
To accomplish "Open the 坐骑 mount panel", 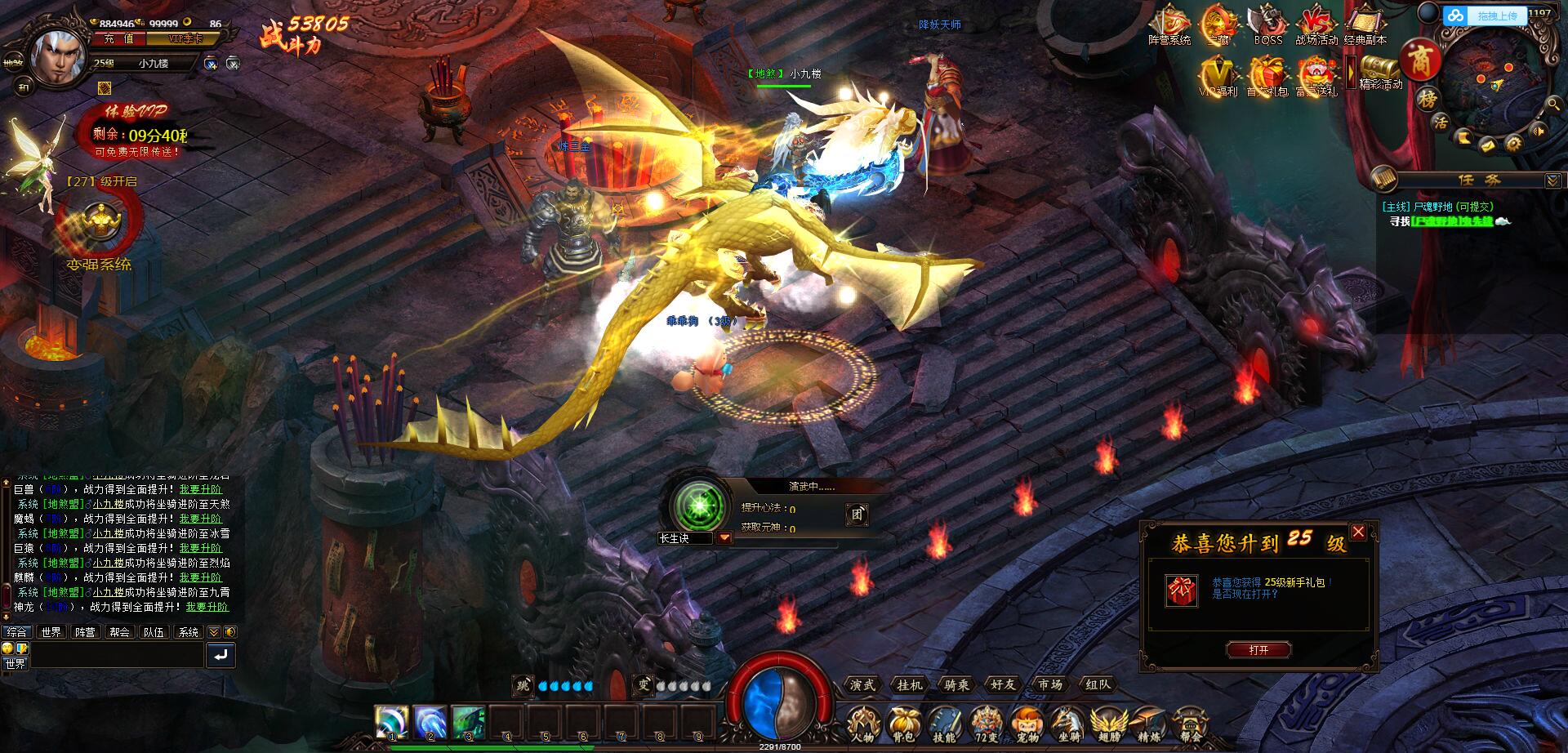I will (x=1067, y=724).
